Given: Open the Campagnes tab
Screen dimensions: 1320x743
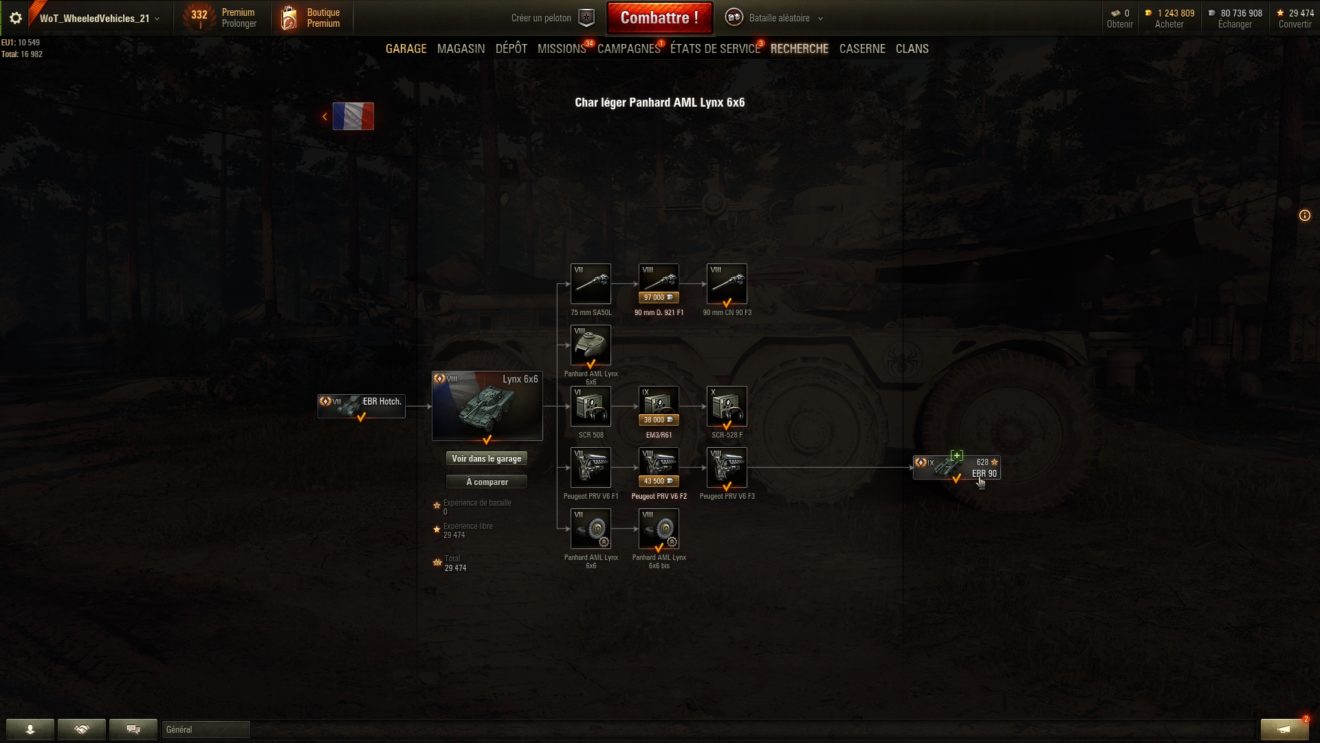Looking at the screenshot, I should 628,48.
